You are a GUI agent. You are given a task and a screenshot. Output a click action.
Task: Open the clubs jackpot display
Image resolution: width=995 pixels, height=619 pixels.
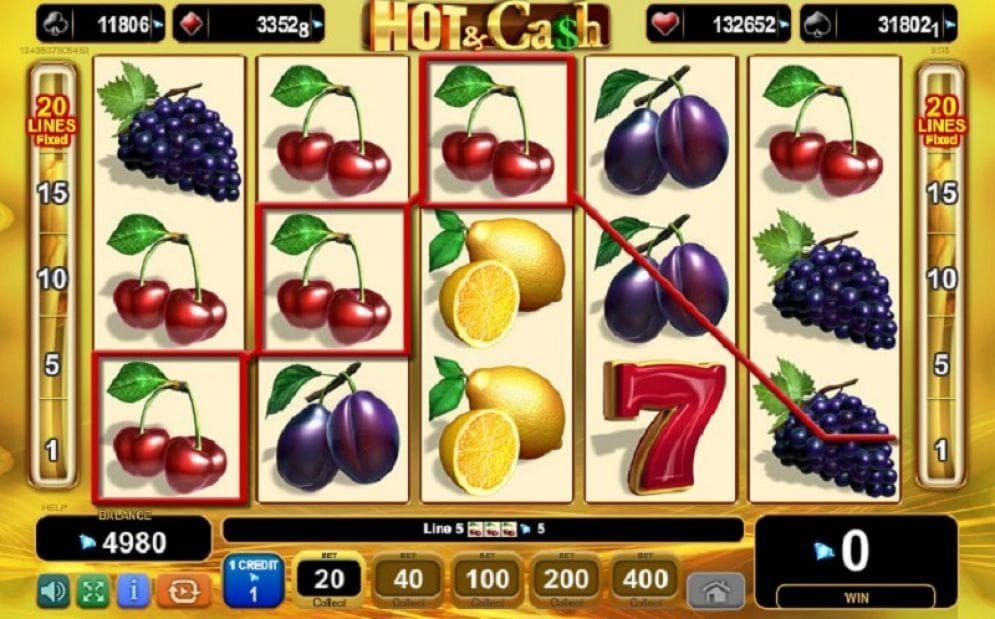tap(102, 23)
